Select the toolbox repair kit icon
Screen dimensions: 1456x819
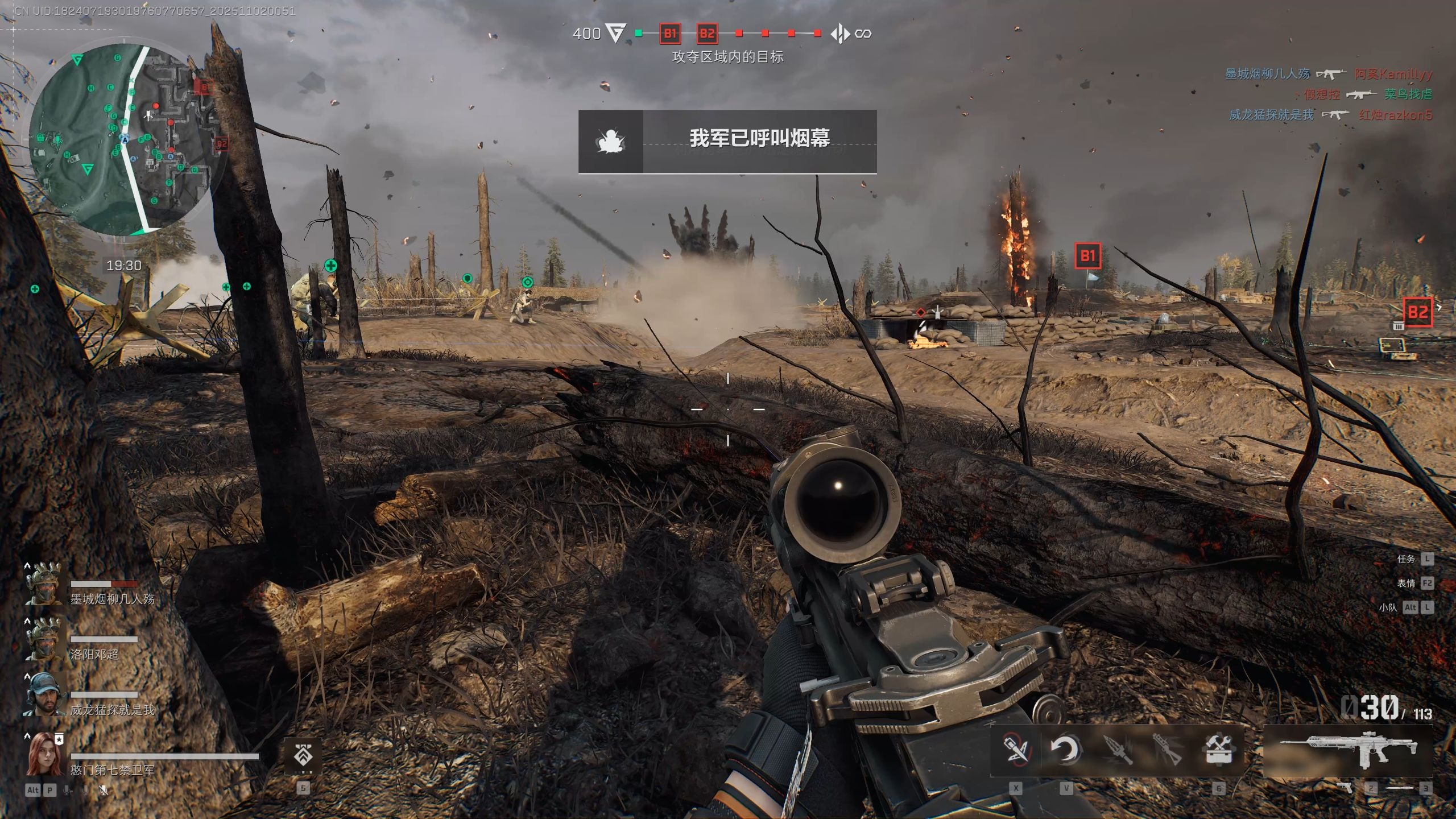click(x=1219, y=750)
